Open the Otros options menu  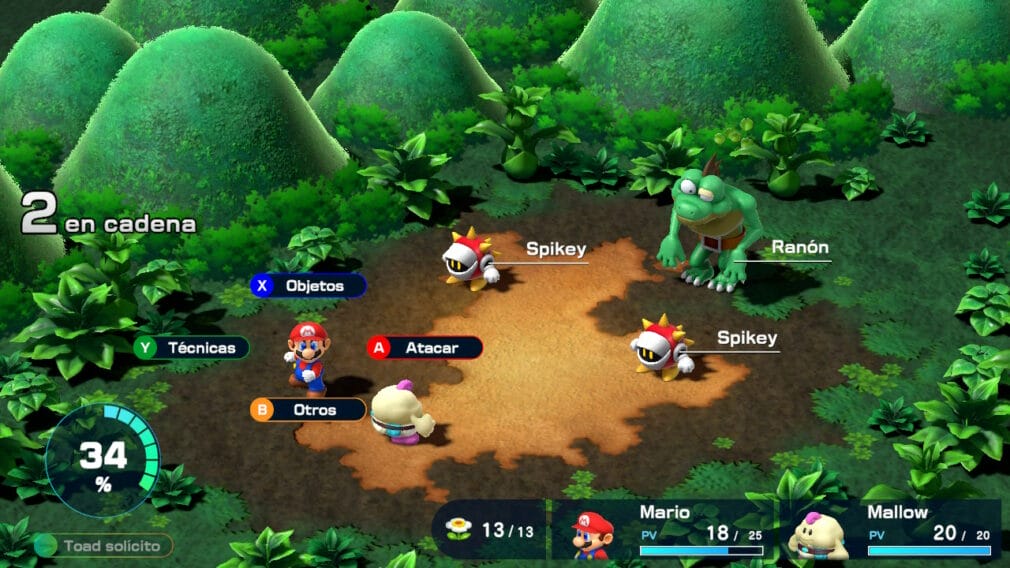coord(308,409)
